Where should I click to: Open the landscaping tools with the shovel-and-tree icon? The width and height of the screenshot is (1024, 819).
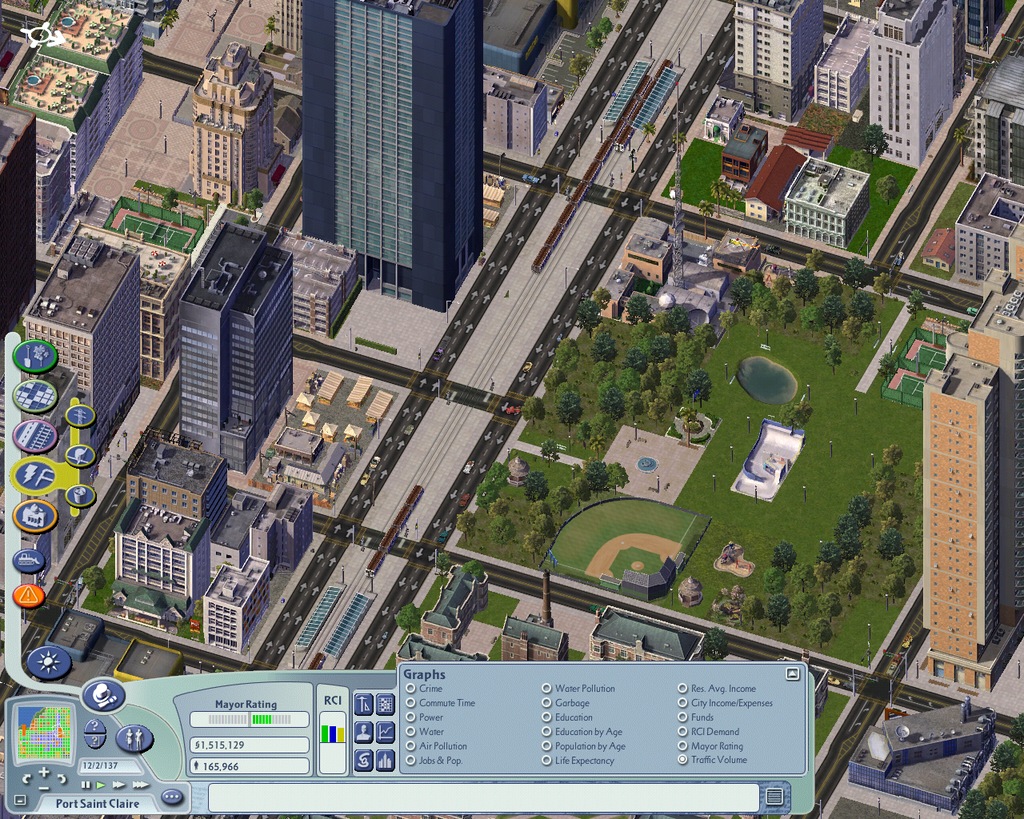pyautogui.click(x=35, y=354)
